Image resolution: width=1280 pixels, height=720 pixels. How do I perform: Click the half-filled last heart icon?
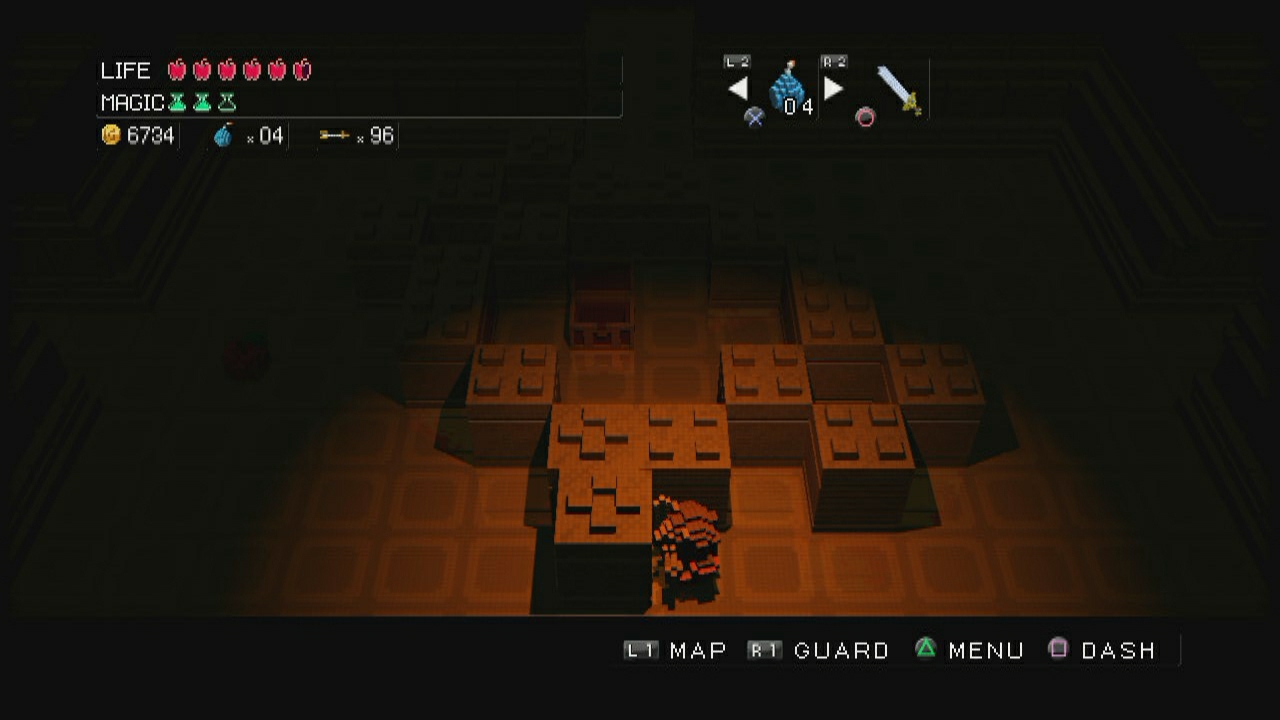[x=302, y=69]
